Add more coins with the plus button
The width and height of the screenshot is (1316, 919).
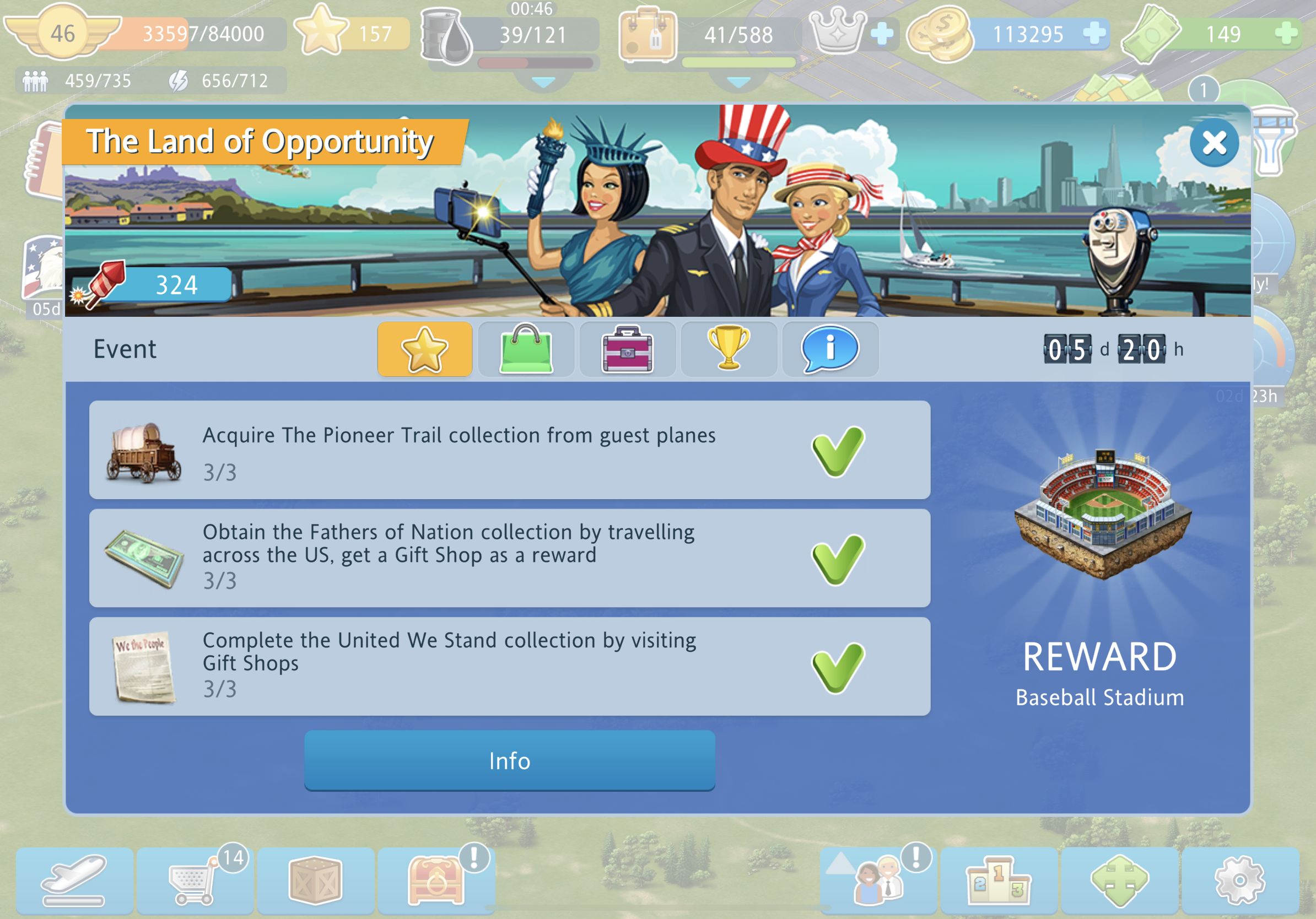coord(1094,33)
